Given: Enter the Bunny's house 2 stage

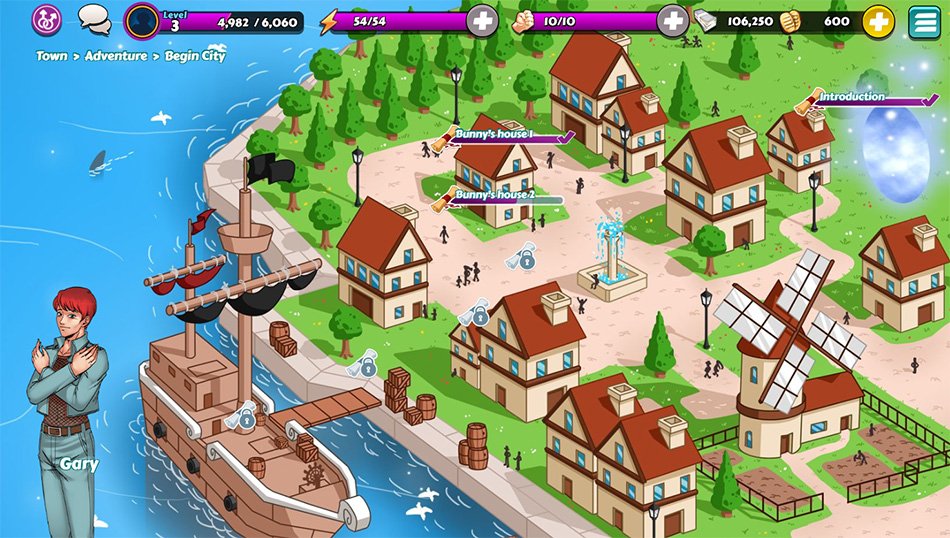Looking at the screenshot, I should click(x=494, y=195).
